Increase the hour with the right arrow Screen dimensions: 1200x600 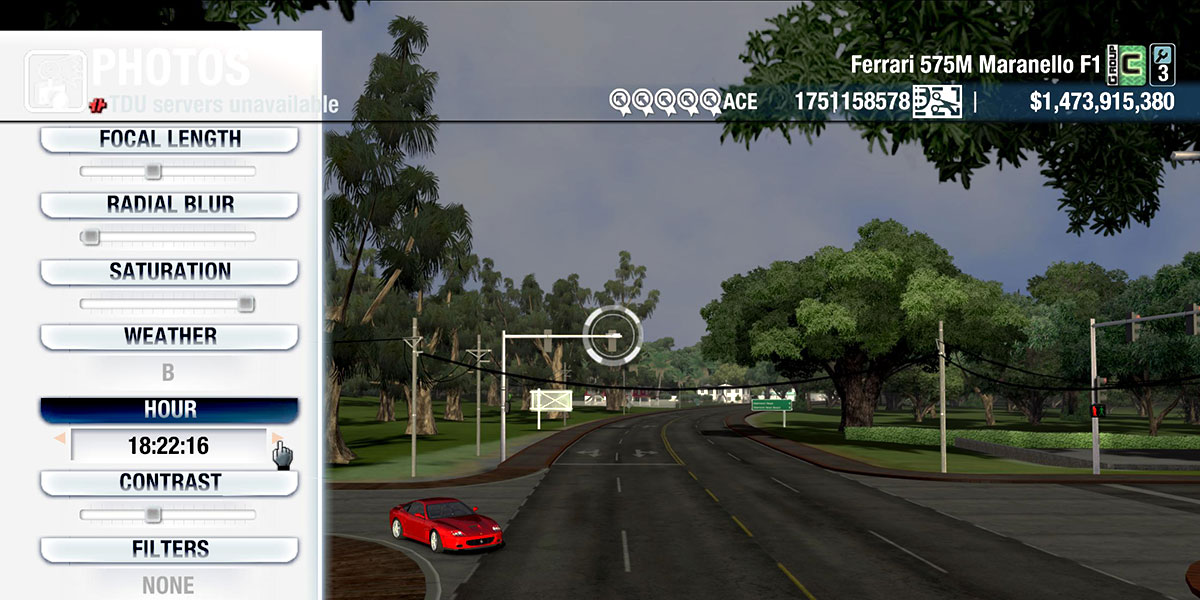coord(276,439)
